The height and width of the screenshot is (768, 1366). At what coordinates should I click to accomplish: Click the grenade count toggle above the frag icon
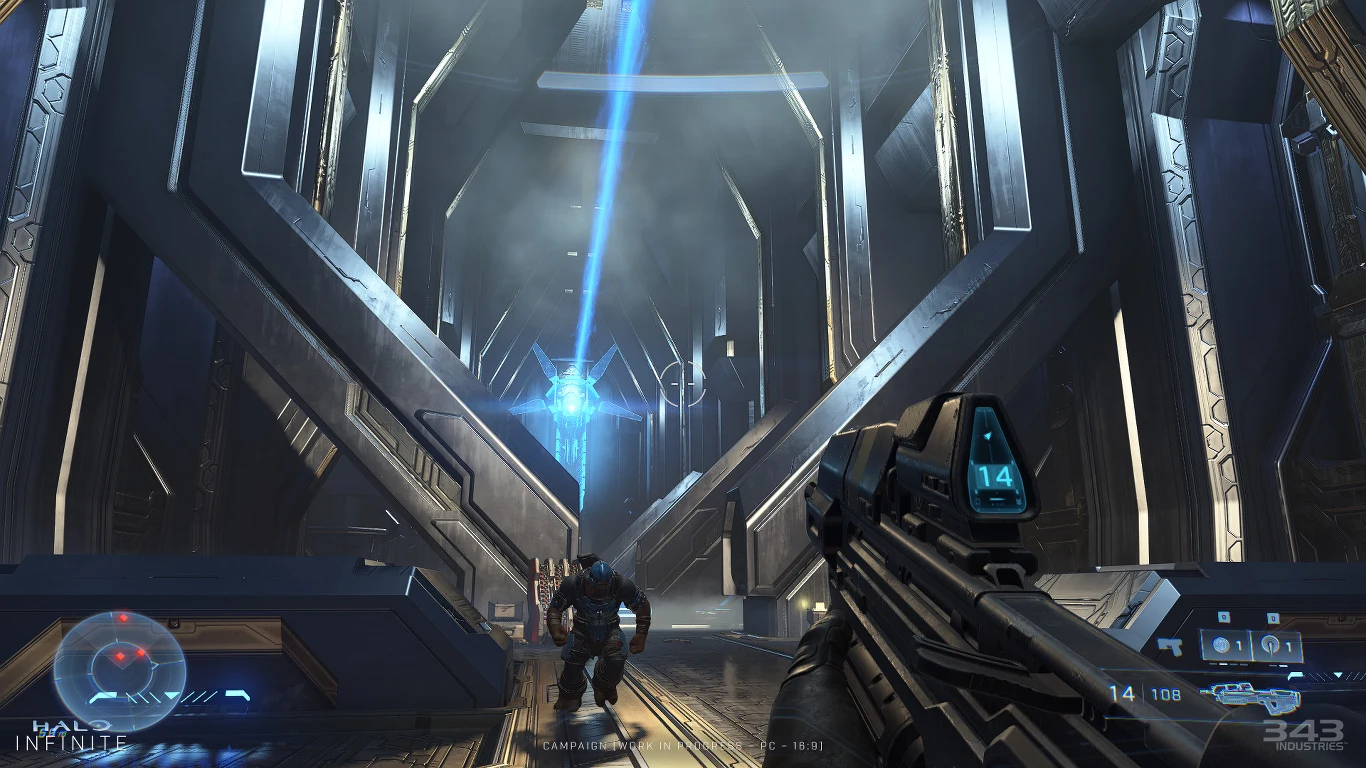pos(1223,617)
